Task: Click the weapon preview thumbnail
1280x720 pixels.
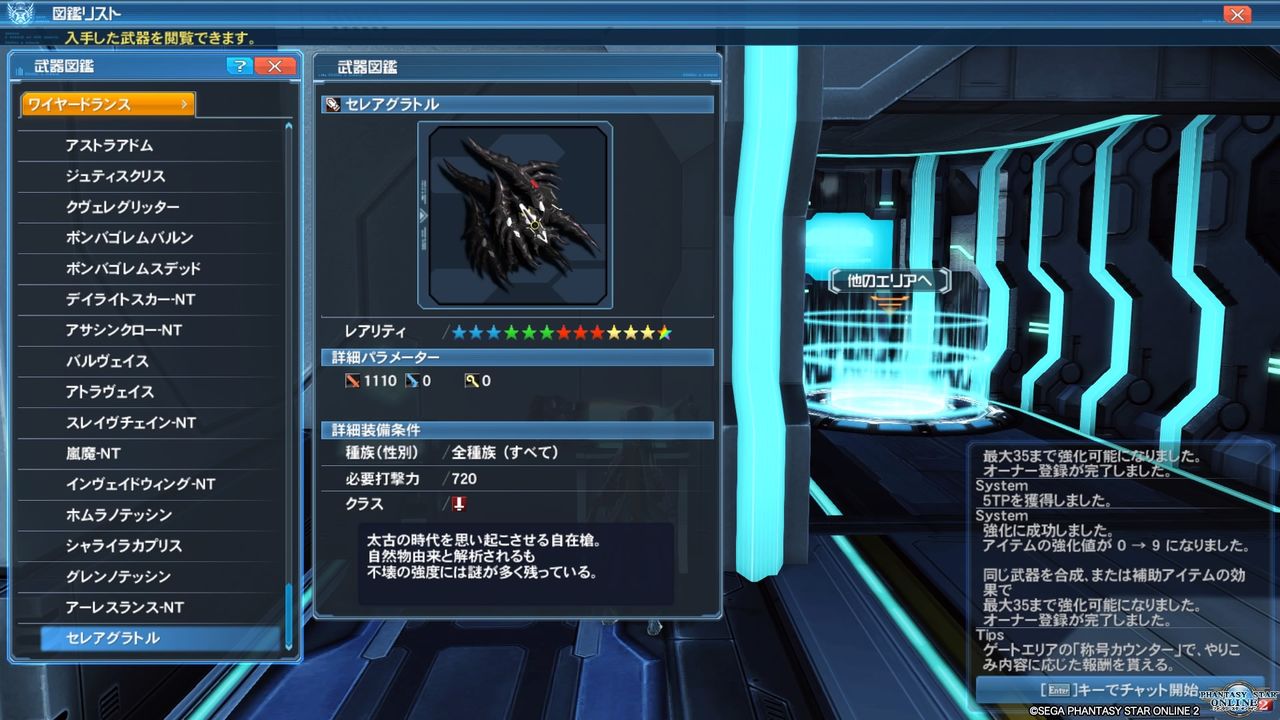Action: 517,213
